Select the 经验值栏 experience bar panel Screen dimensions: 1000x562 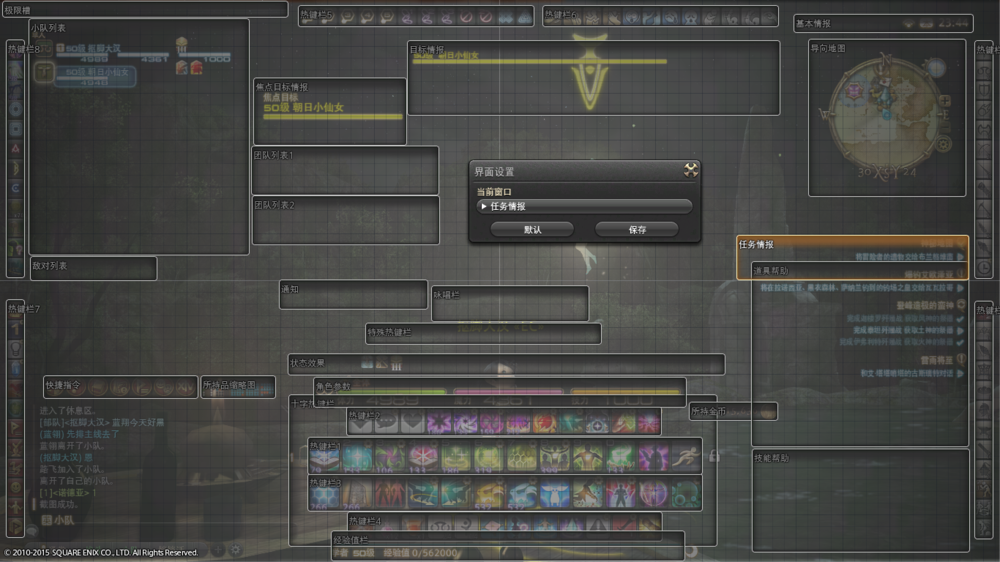point(508,546)
